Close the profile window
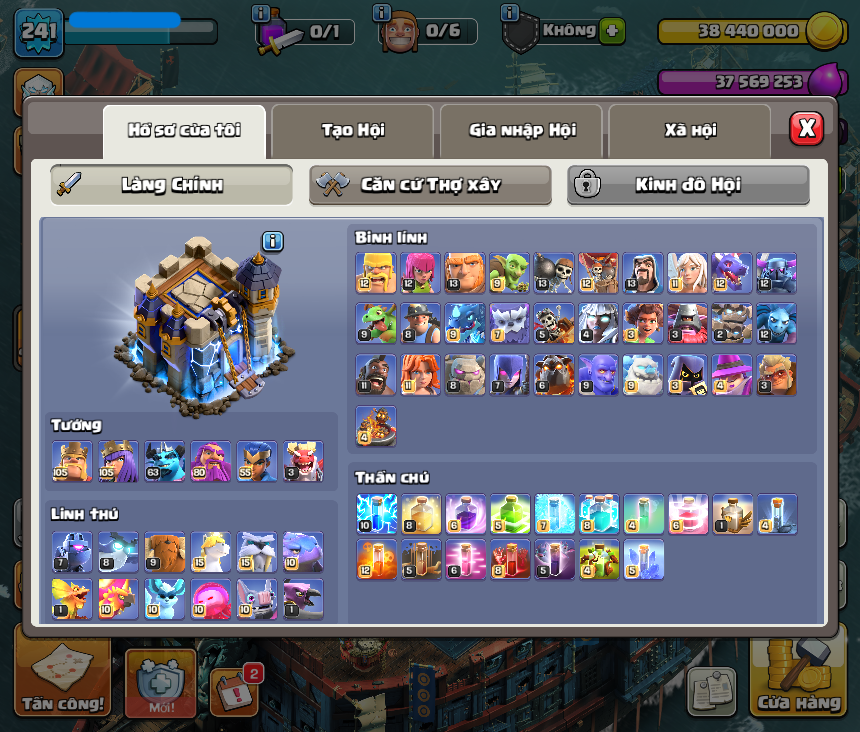Screen dimensions: 860x732 pos(806,128)
